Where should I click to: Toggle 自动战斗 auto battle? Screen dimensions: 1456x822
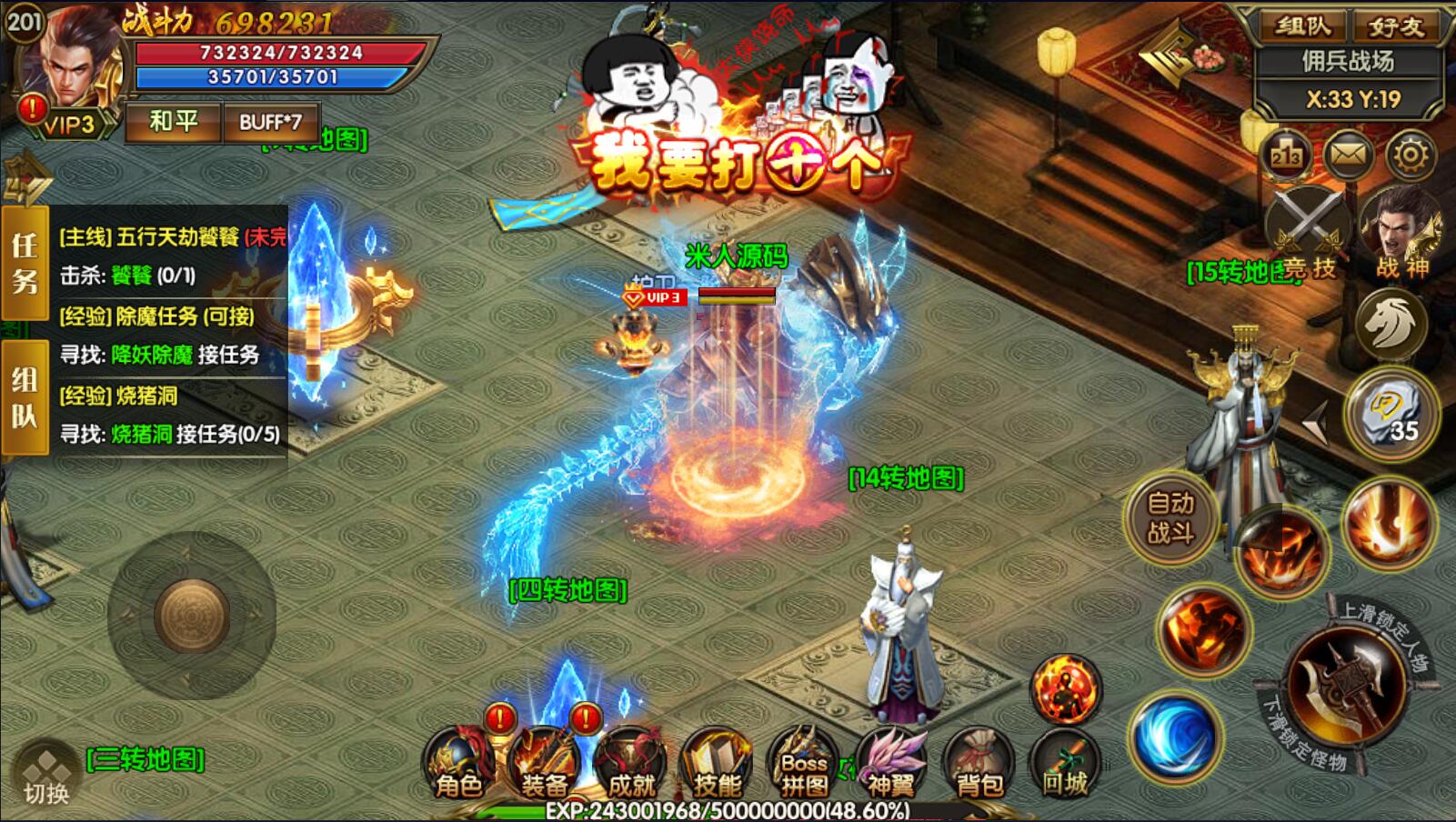click(1170, 517)
